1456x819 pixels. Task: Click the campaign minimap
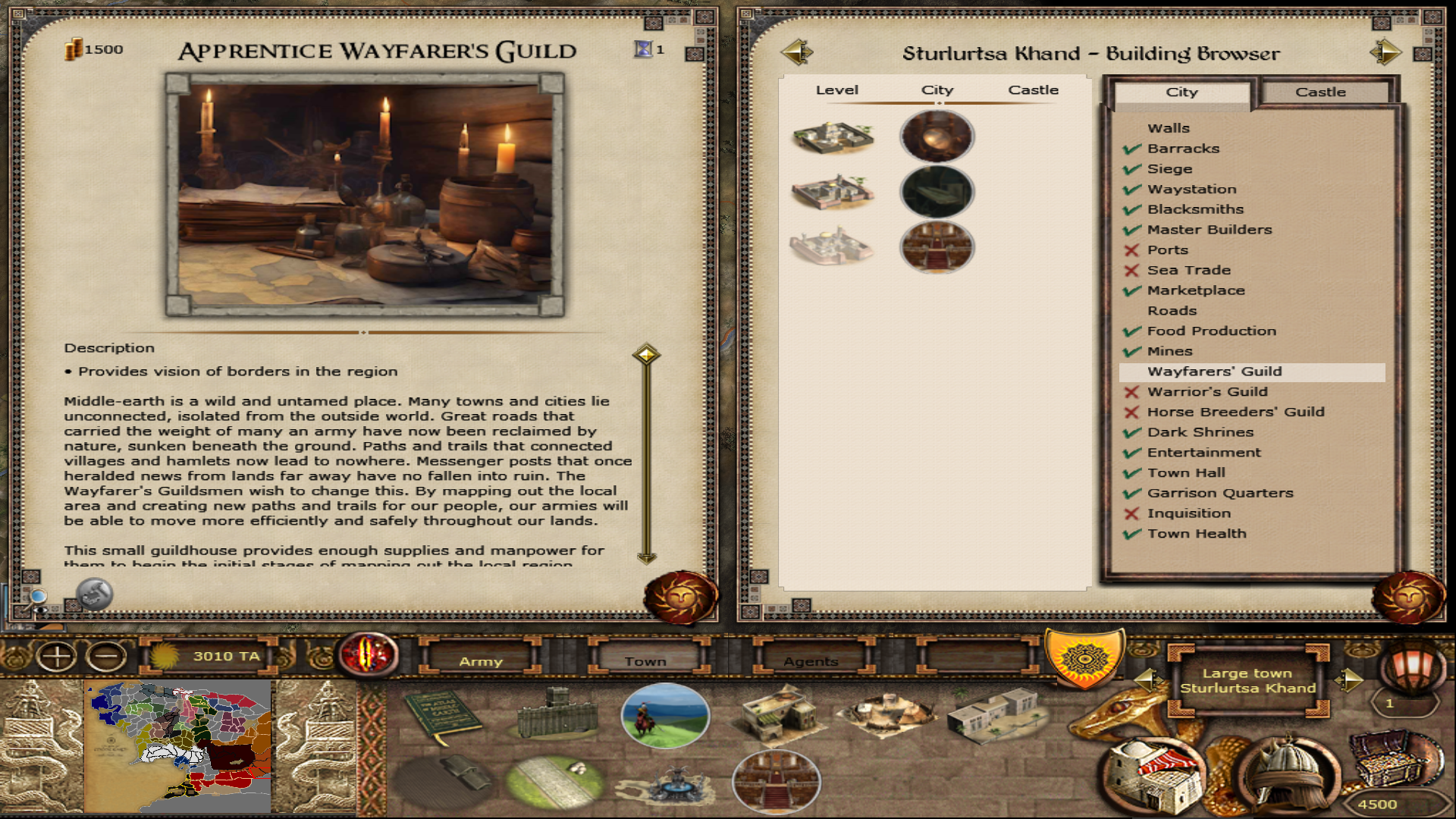coord(180,747)
